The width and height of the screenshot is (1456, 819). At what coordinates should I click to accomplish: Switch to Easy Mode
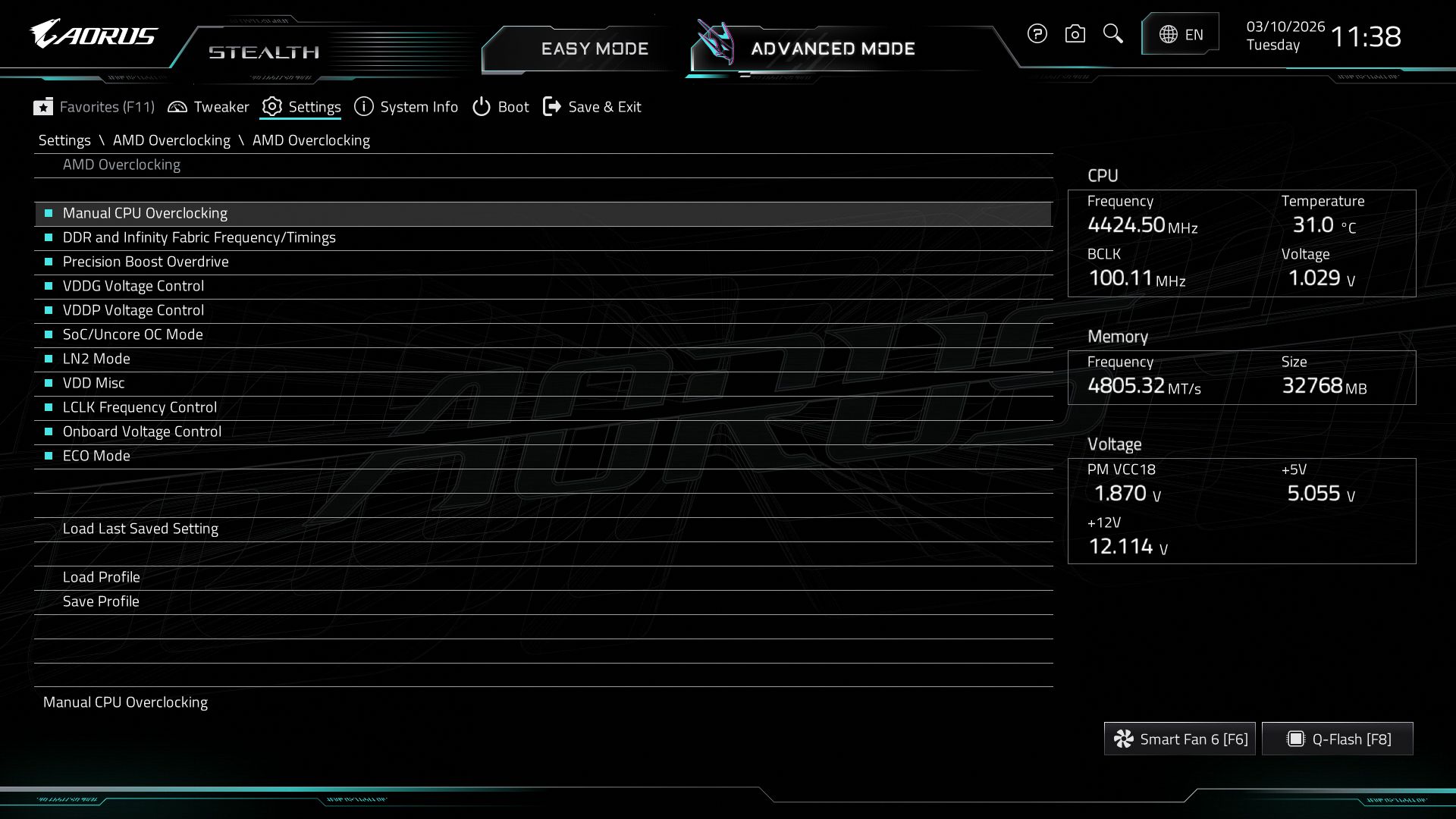click(x=595, y=49)
